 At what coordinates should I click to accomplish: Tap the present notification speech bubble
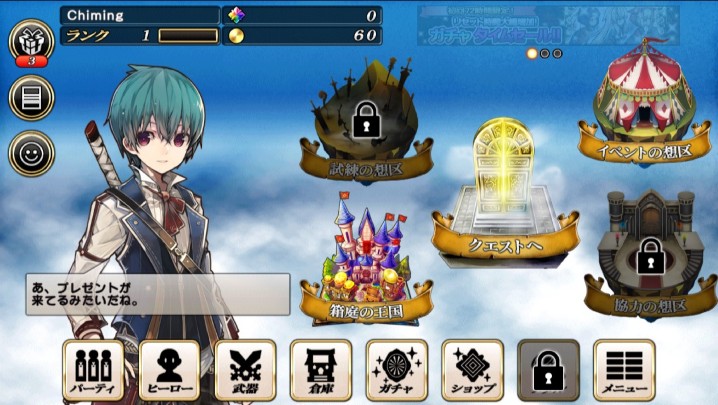[x=157, y=294]
